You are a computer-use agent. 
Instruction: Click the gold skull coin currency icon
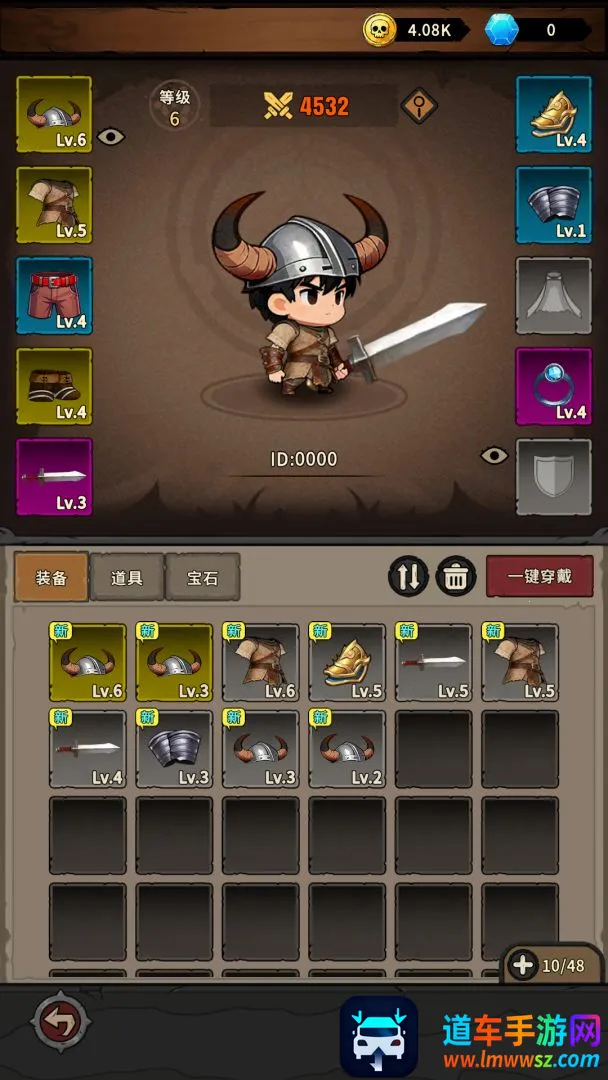click(x=380, y=30)
